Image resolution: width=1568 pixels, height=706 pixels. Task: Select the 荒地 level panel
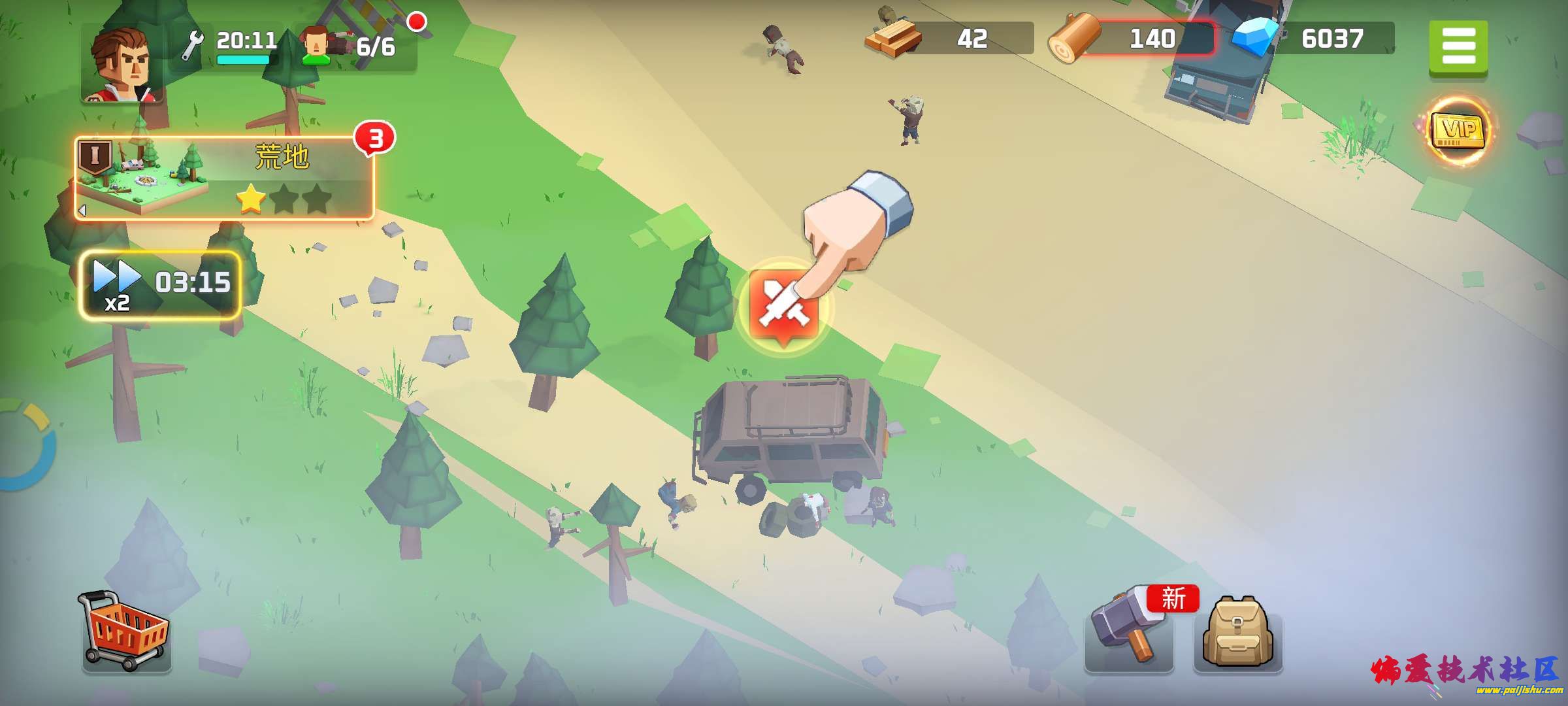(224, 178)
